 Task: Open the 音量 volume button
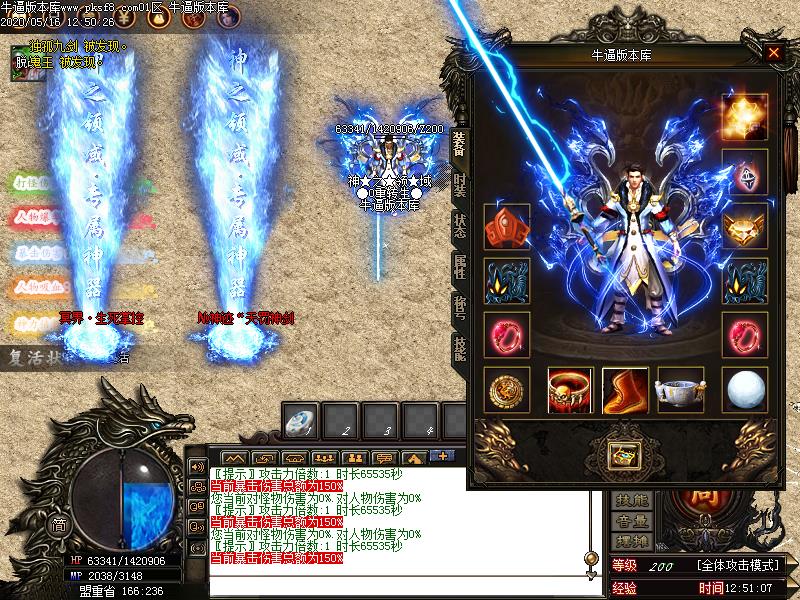632,520
